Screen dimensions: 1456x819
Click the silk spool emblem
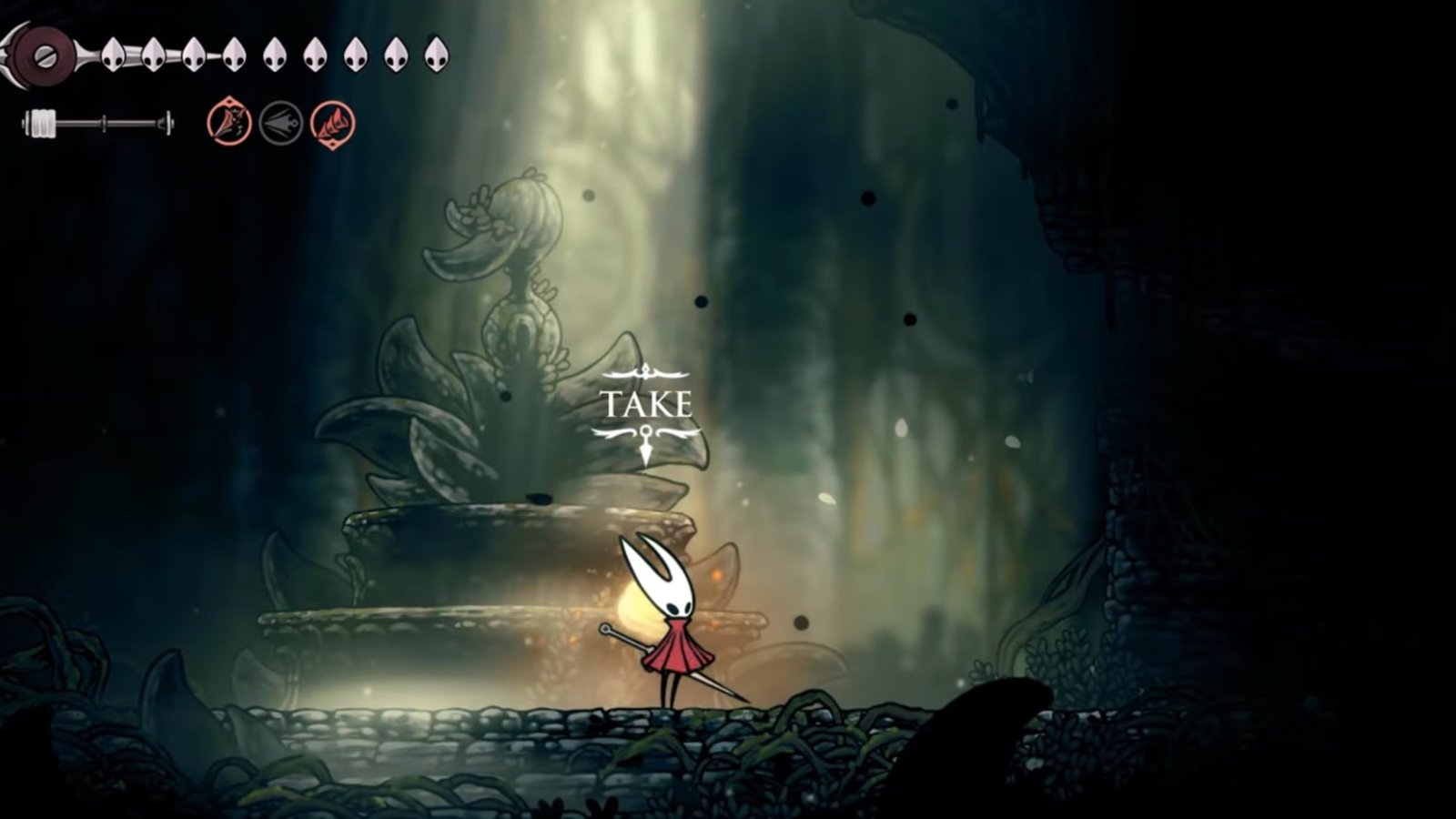(x=42, y=56)
